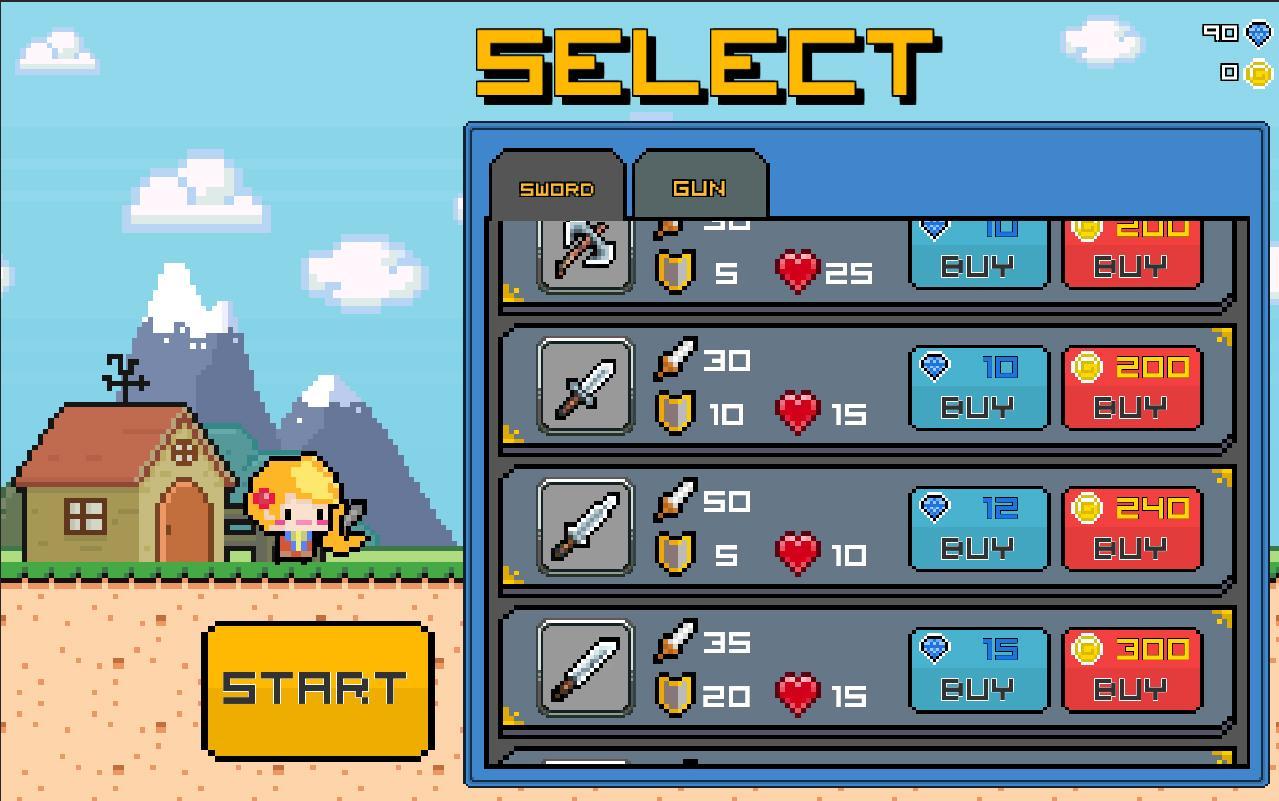
Task: Buy the 10-defense sword with gems
Action: tap(978, 389)
